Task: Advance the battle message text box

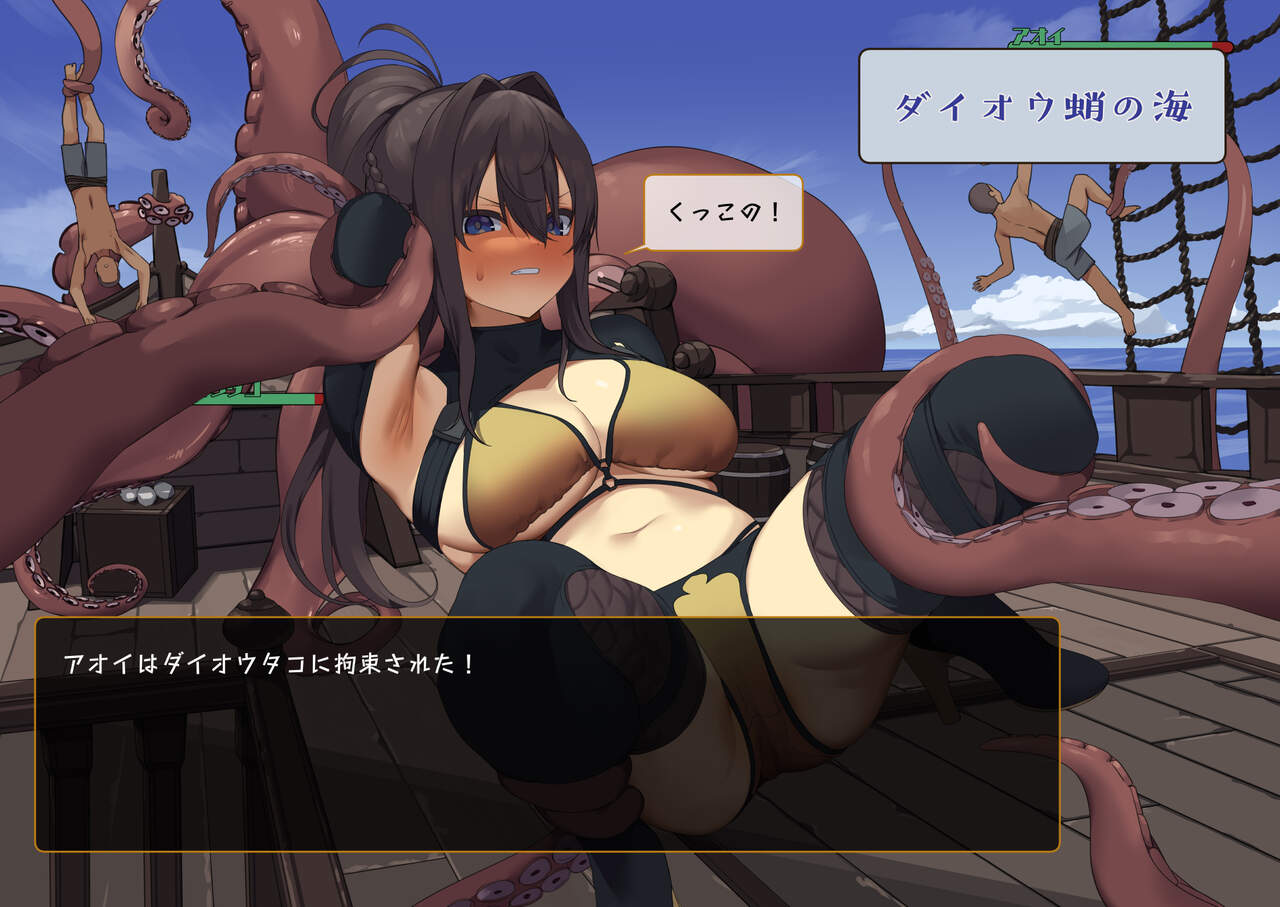Action: (546, 734)
